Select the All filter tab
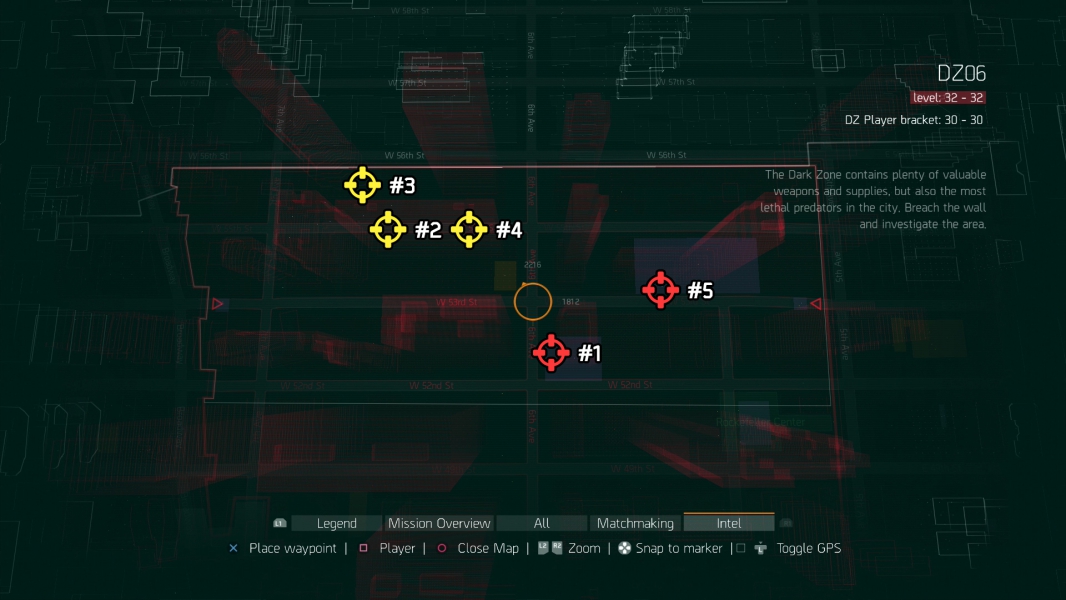 coord(541,523)
